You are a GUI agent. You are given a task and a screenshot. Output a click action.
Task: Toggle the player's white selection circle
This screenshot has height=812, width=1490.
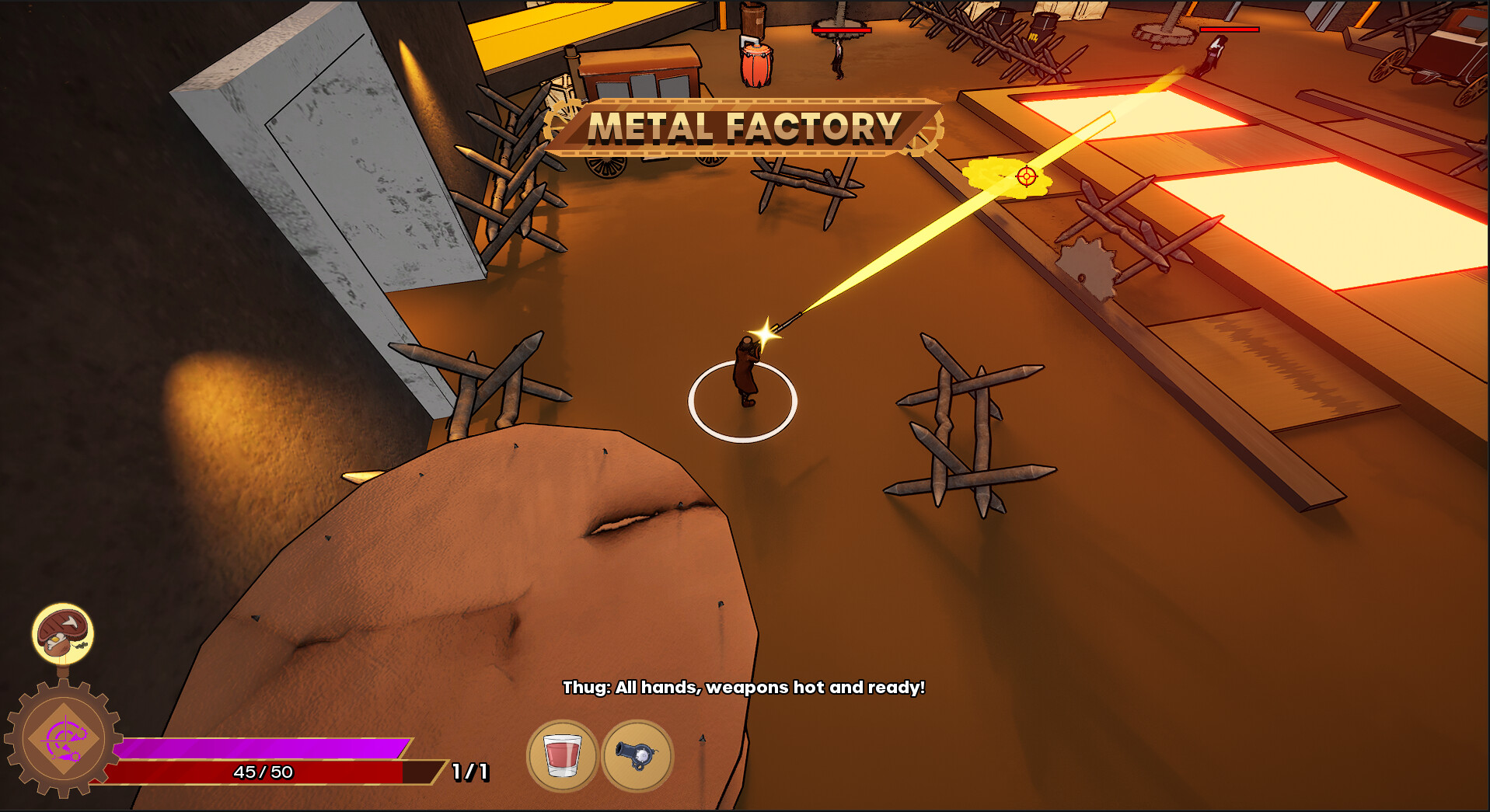(741, 400)
